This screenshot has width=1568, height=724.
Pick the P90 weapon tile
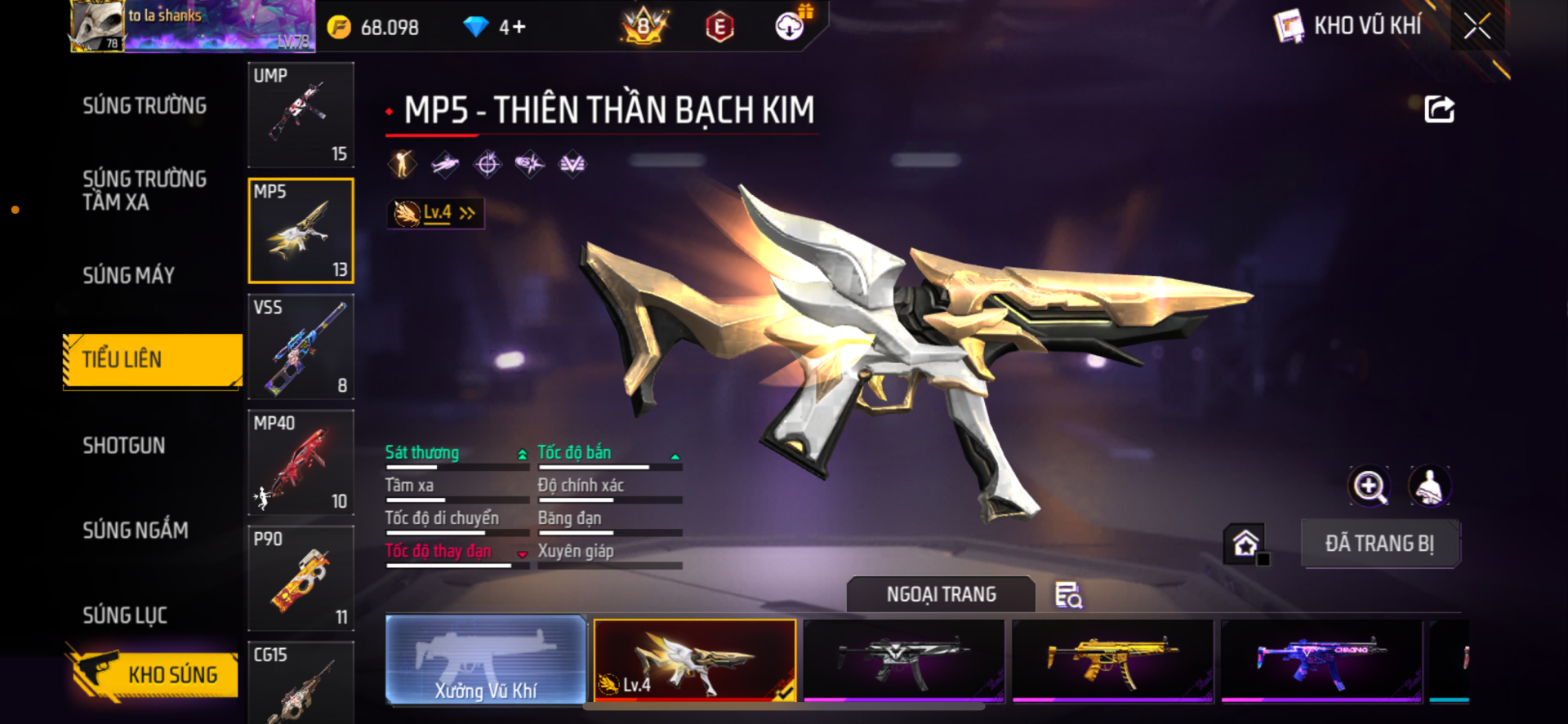click(301, 579)
